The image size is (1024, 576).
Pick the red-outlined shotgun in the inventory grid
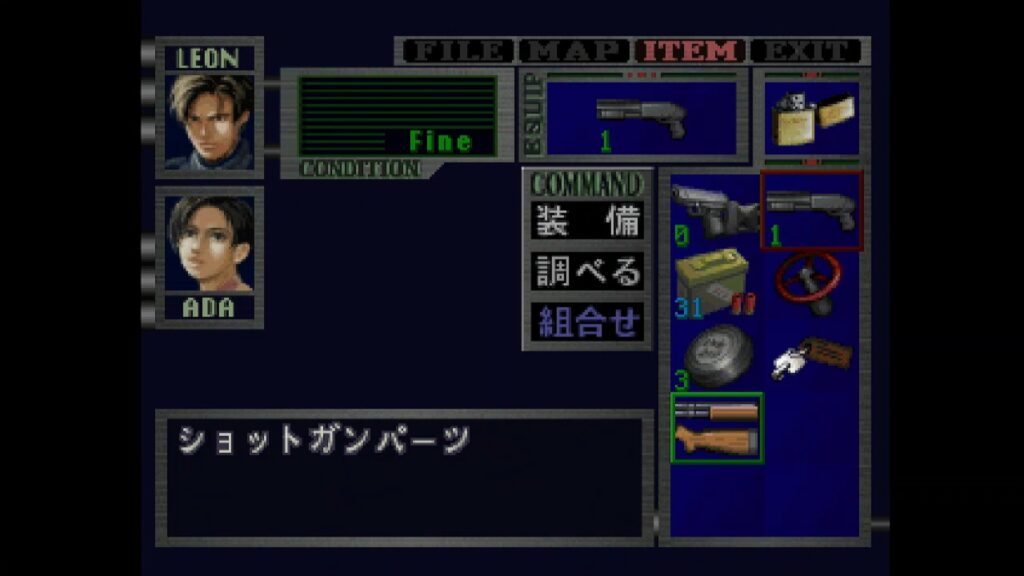[x=811, y=210]
